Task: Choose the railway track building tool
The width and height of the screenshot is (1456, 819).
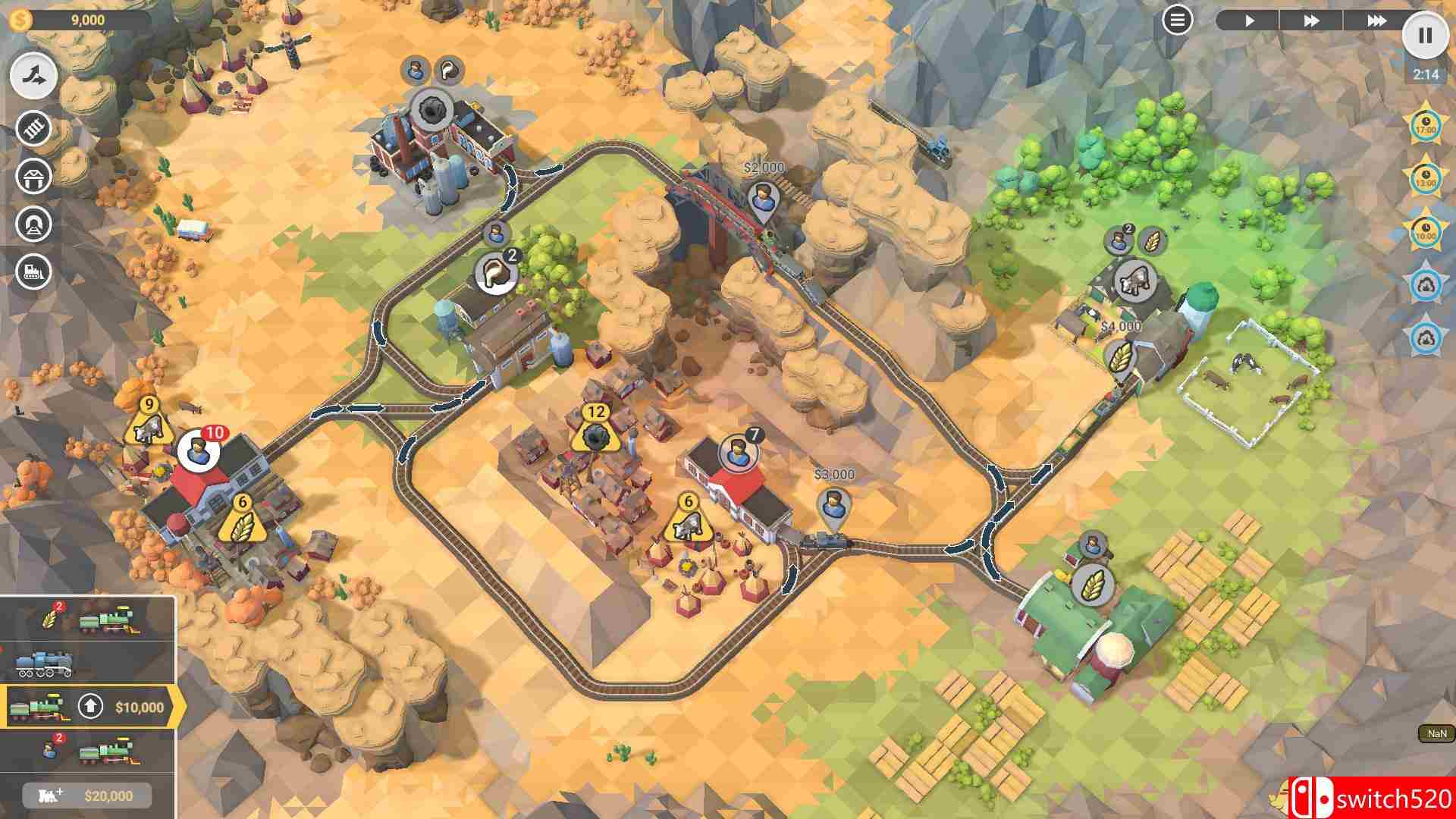Action: click(34, 129)
